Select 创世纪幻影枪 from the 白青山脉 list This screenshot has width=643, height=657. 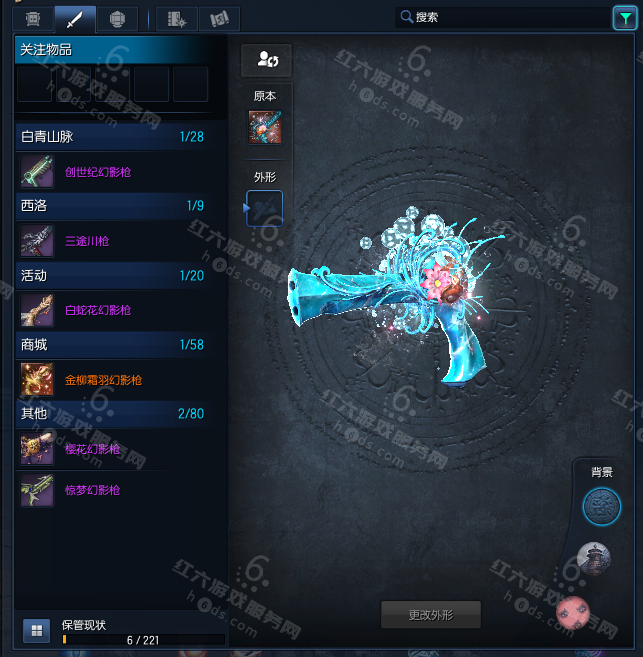(98, 172)
